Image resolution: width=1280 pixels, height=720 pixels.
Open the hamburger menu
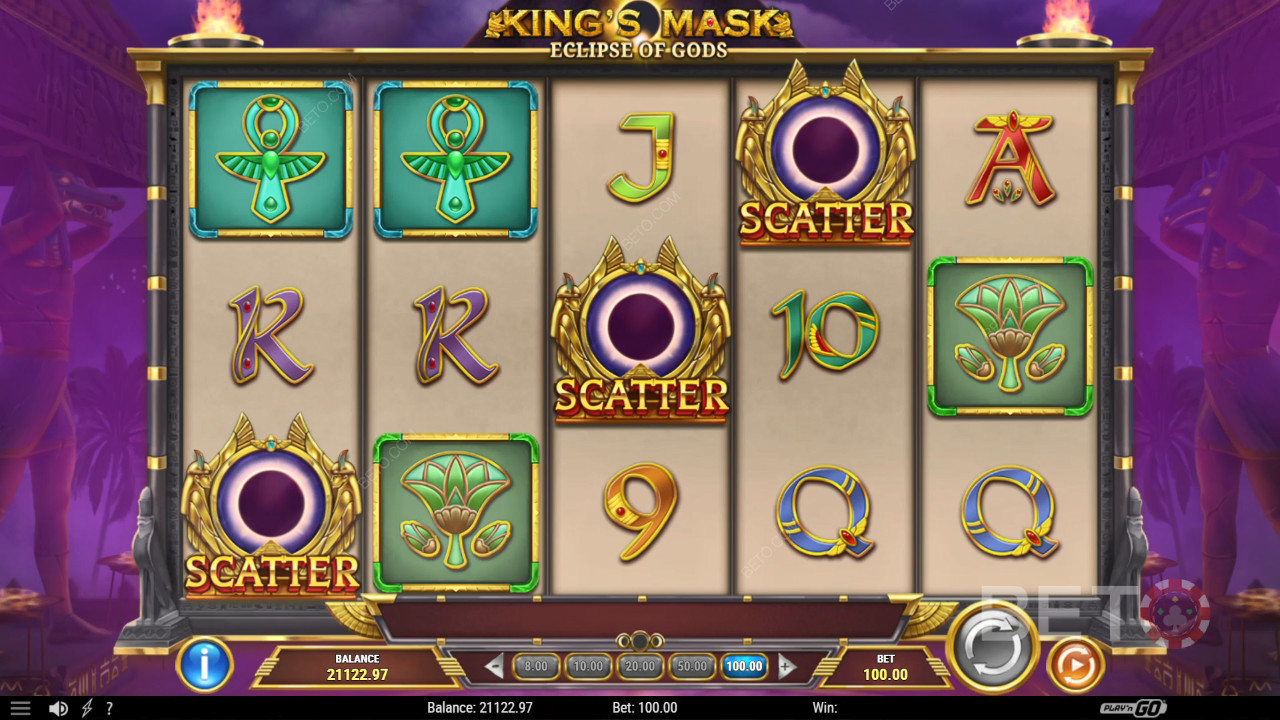(x=20, y=708)
